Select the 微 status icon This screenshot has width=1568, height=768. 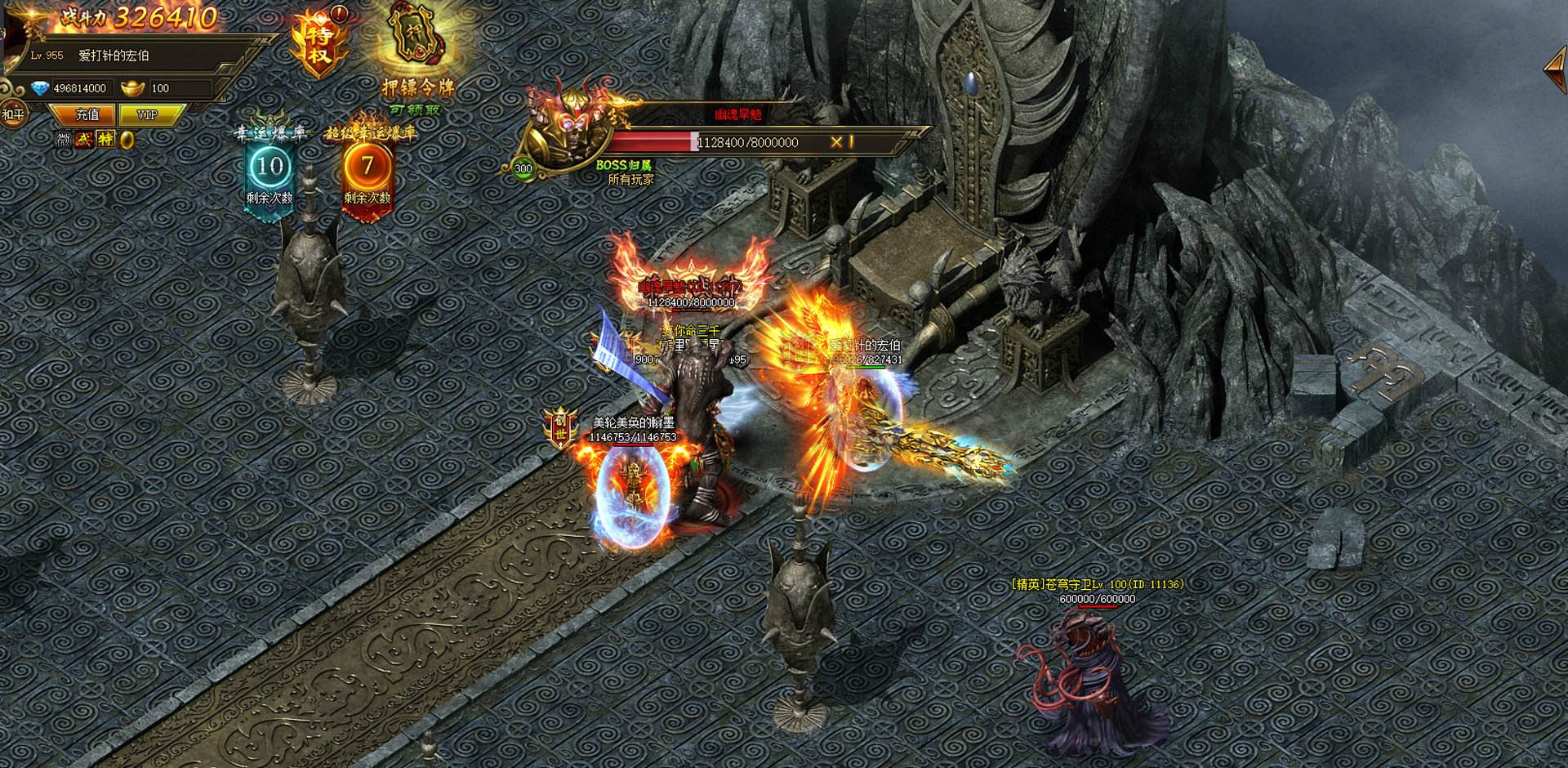(64, 140)
